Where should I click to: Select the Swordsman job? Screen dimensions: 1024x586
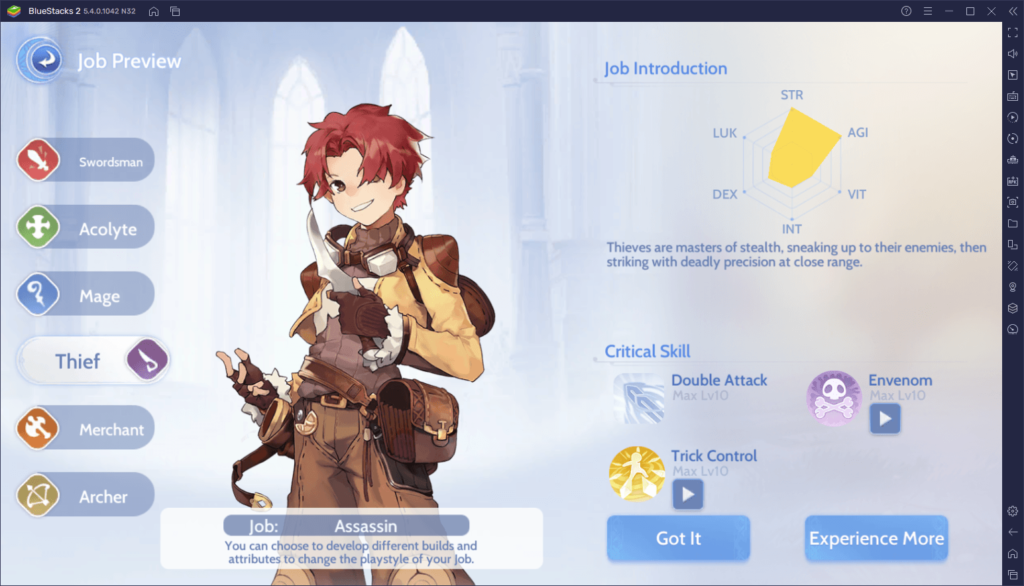point(87,161)
